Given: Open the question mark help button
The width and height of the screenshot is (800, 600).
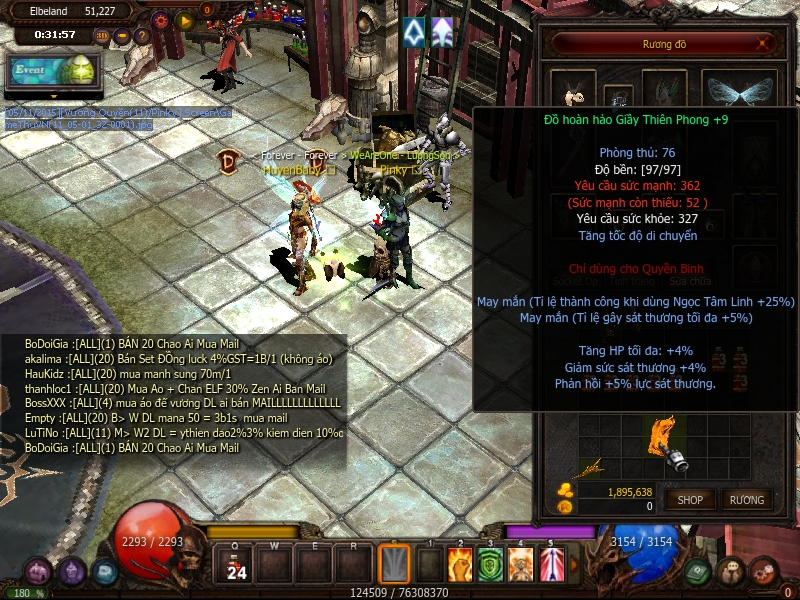Looking at the screenshot, I should (143, 35).
